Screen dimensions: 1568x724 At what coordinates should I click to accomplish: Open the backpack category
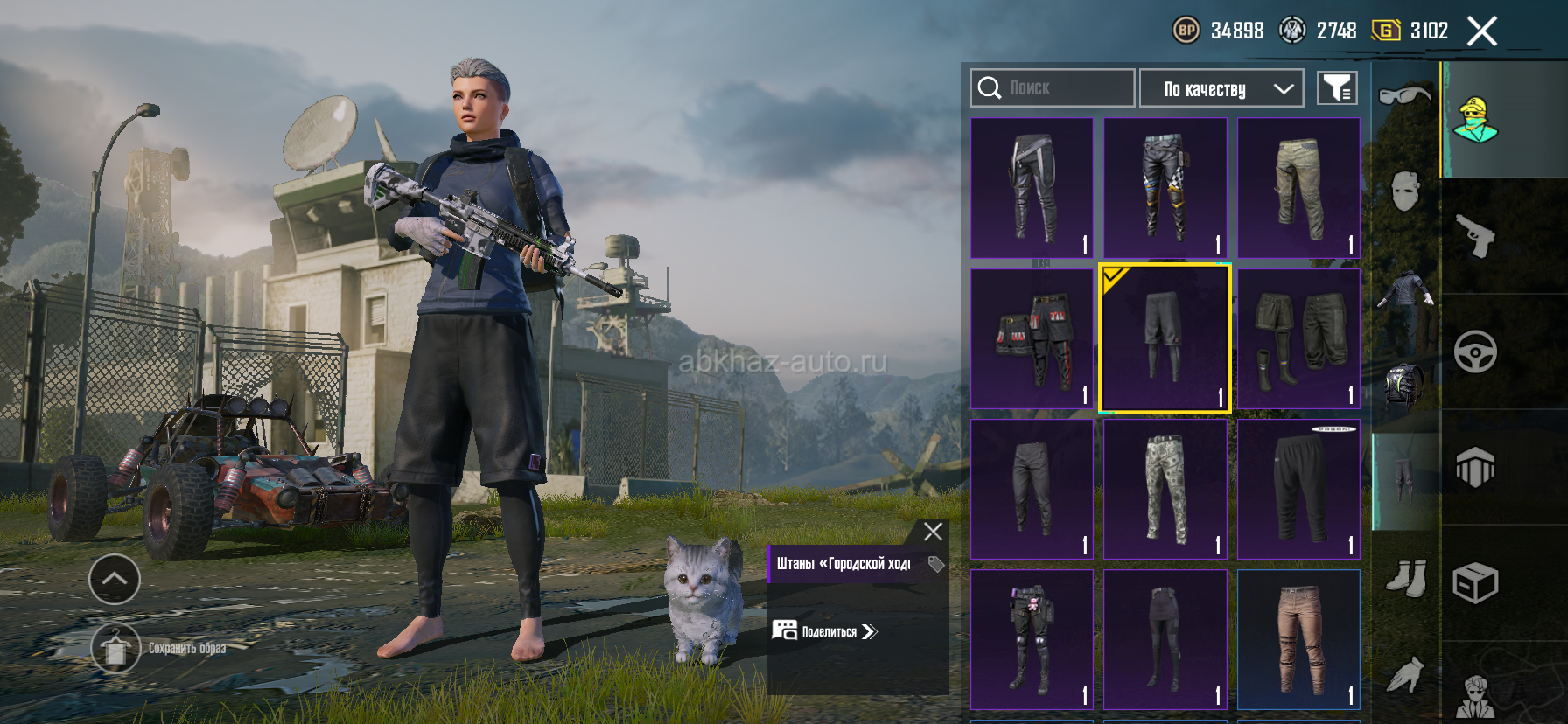click(1404, 385)
